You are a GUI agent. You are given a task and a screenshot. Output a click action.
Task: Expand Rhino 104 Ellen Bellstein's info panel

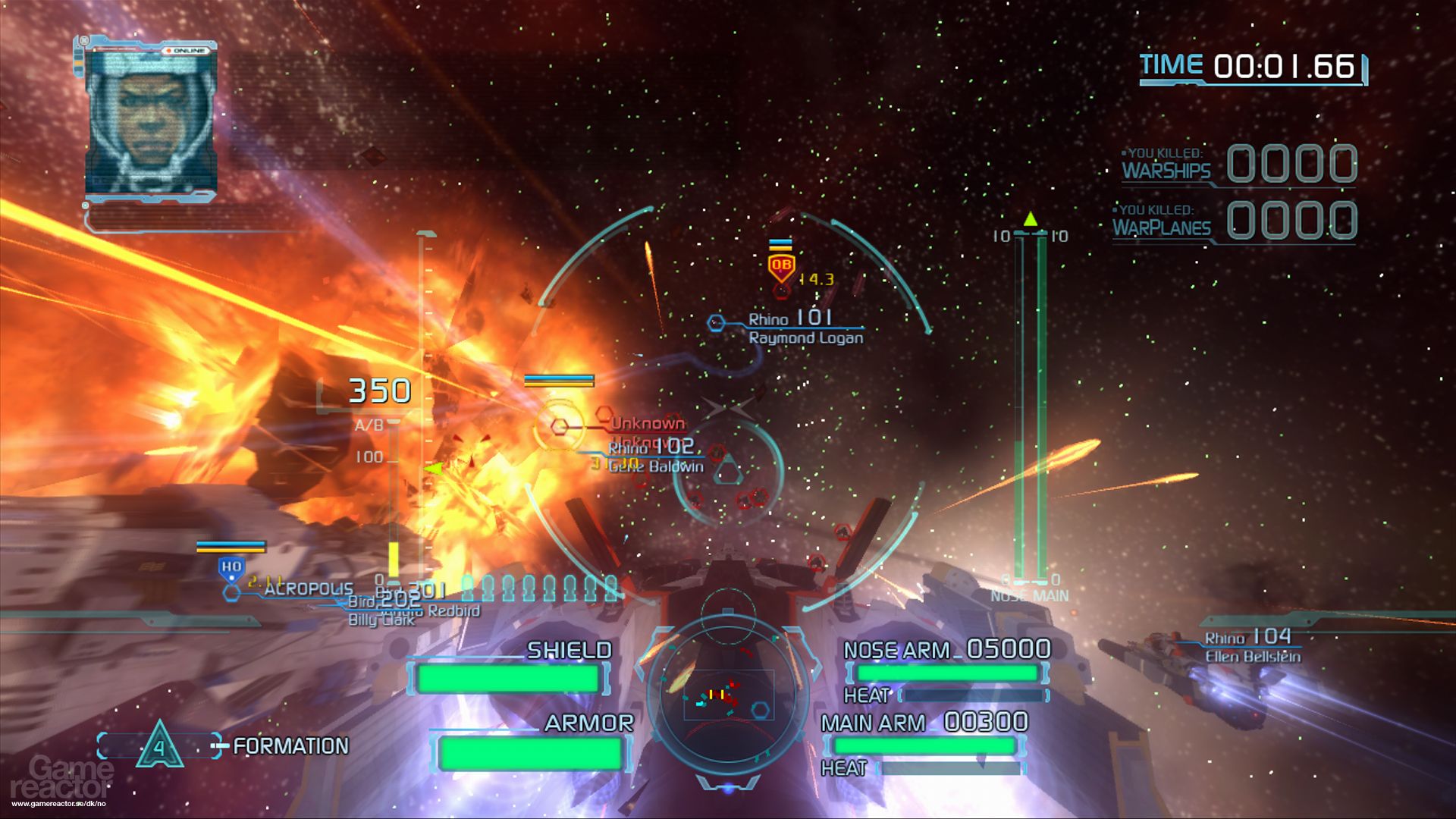point(1251,646)
